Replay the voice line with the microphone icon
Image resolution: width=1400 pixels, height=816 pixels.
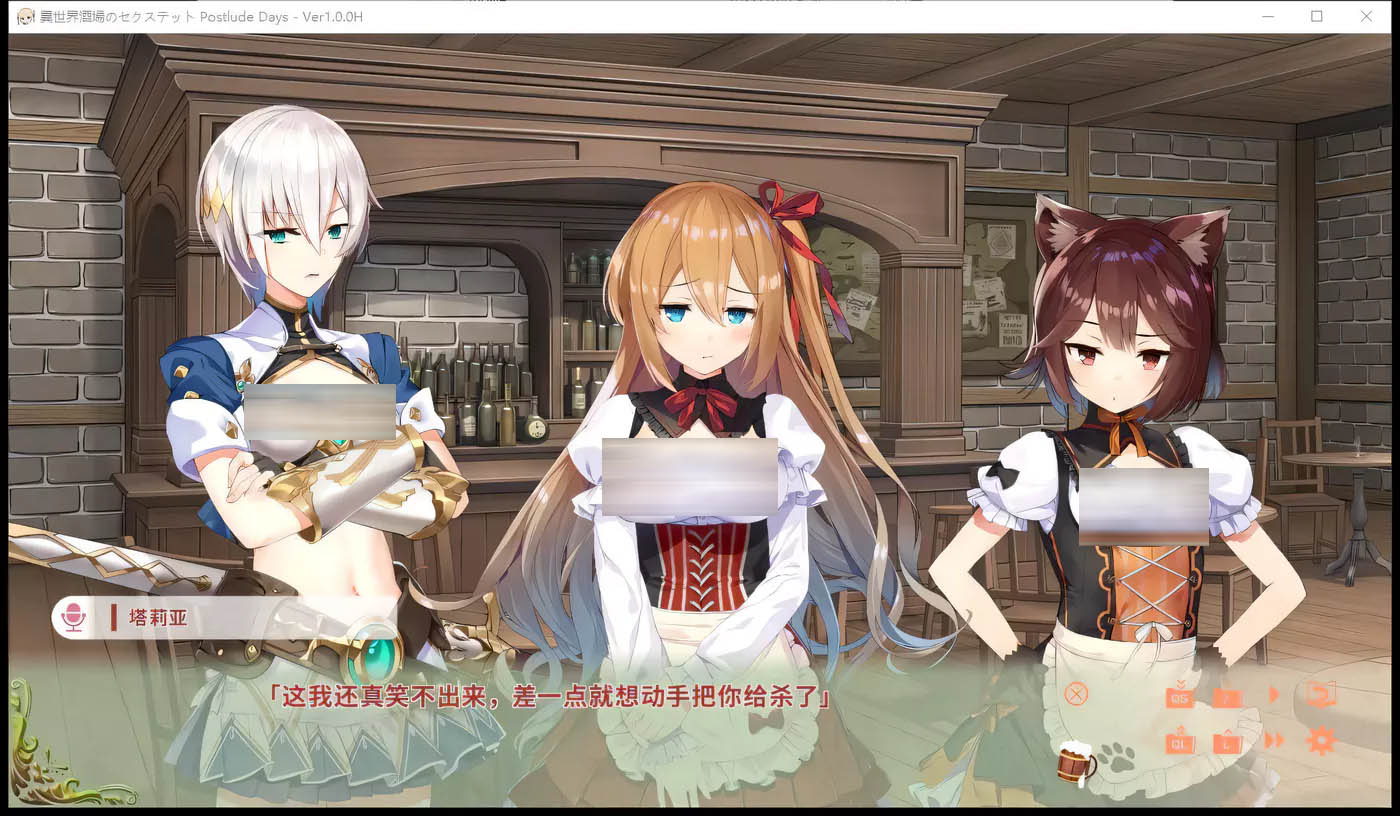73,618
